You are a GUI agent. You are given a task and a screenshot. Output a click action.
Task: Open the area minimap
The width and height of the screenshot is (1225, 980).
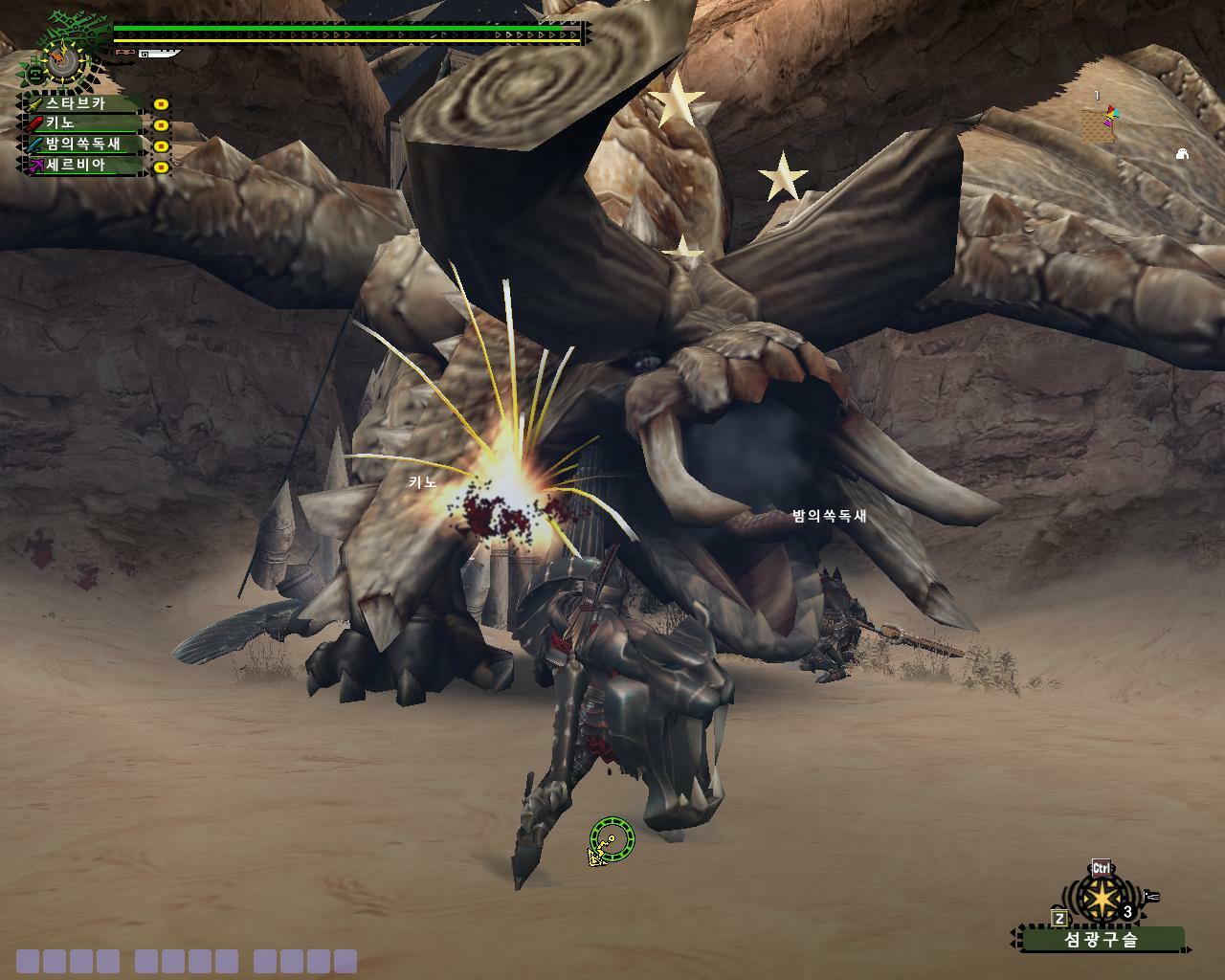click(x=1099, y=124)
